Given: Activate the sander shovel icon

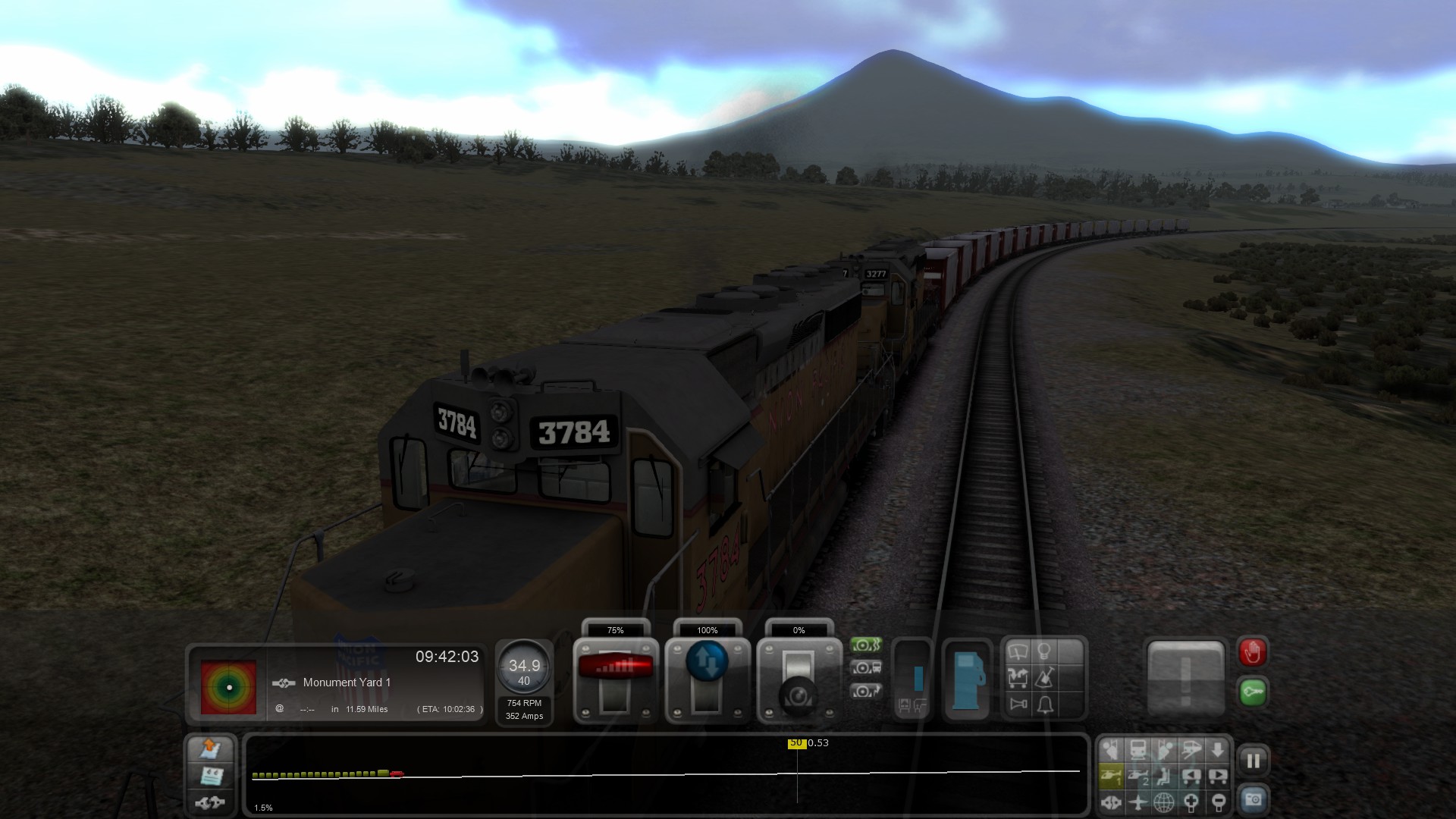Looking at the screenshot, I should 1045,677.
